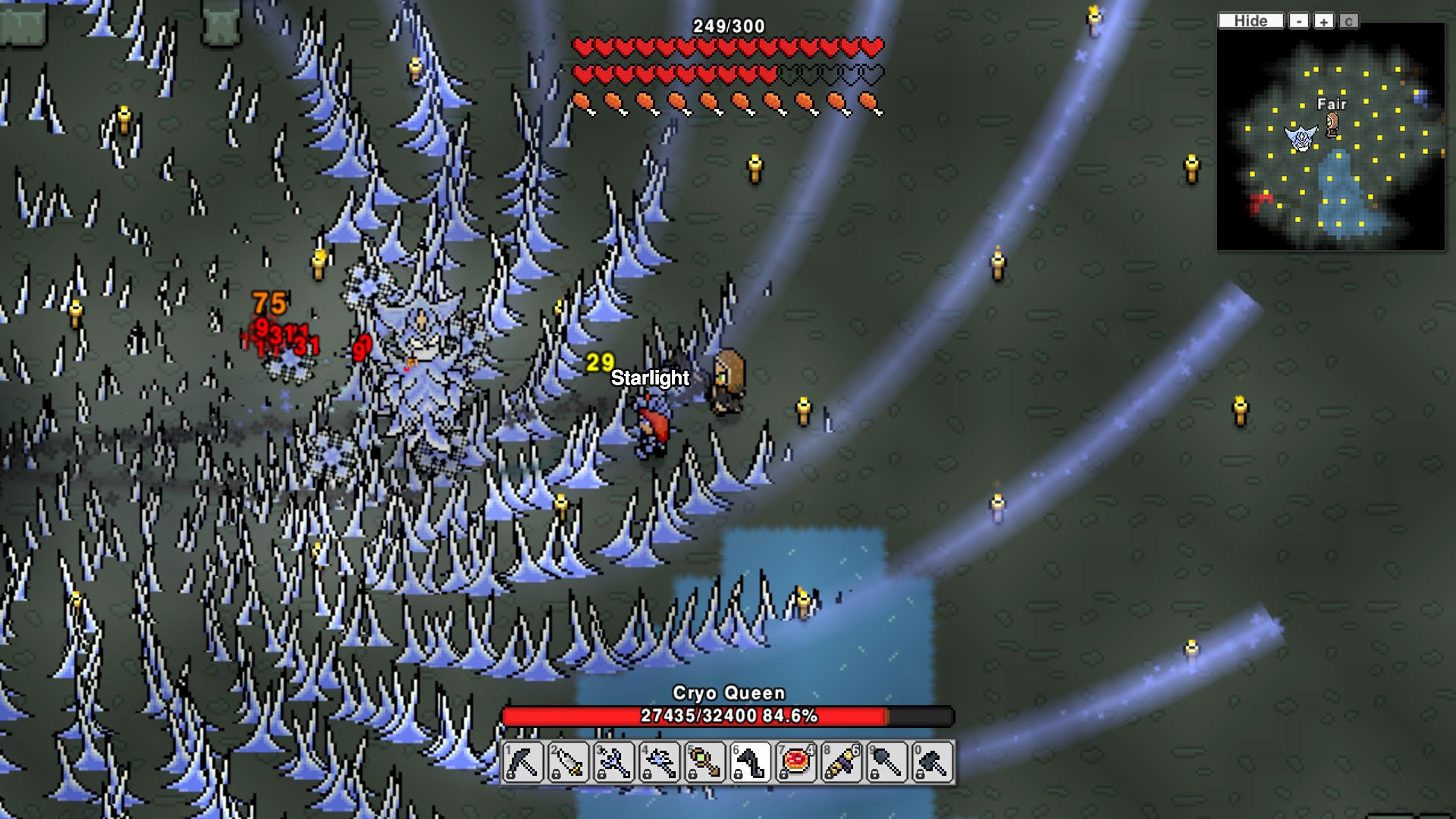The image size is (1456, 819).
Task: Equip the green-gem staff in slot 5
Action: [705, 761]
